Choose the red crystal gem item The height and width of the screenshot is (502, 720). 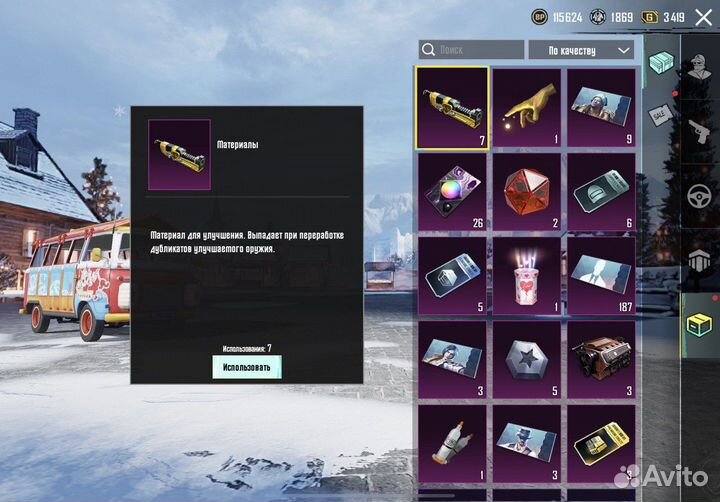point(527,191)
